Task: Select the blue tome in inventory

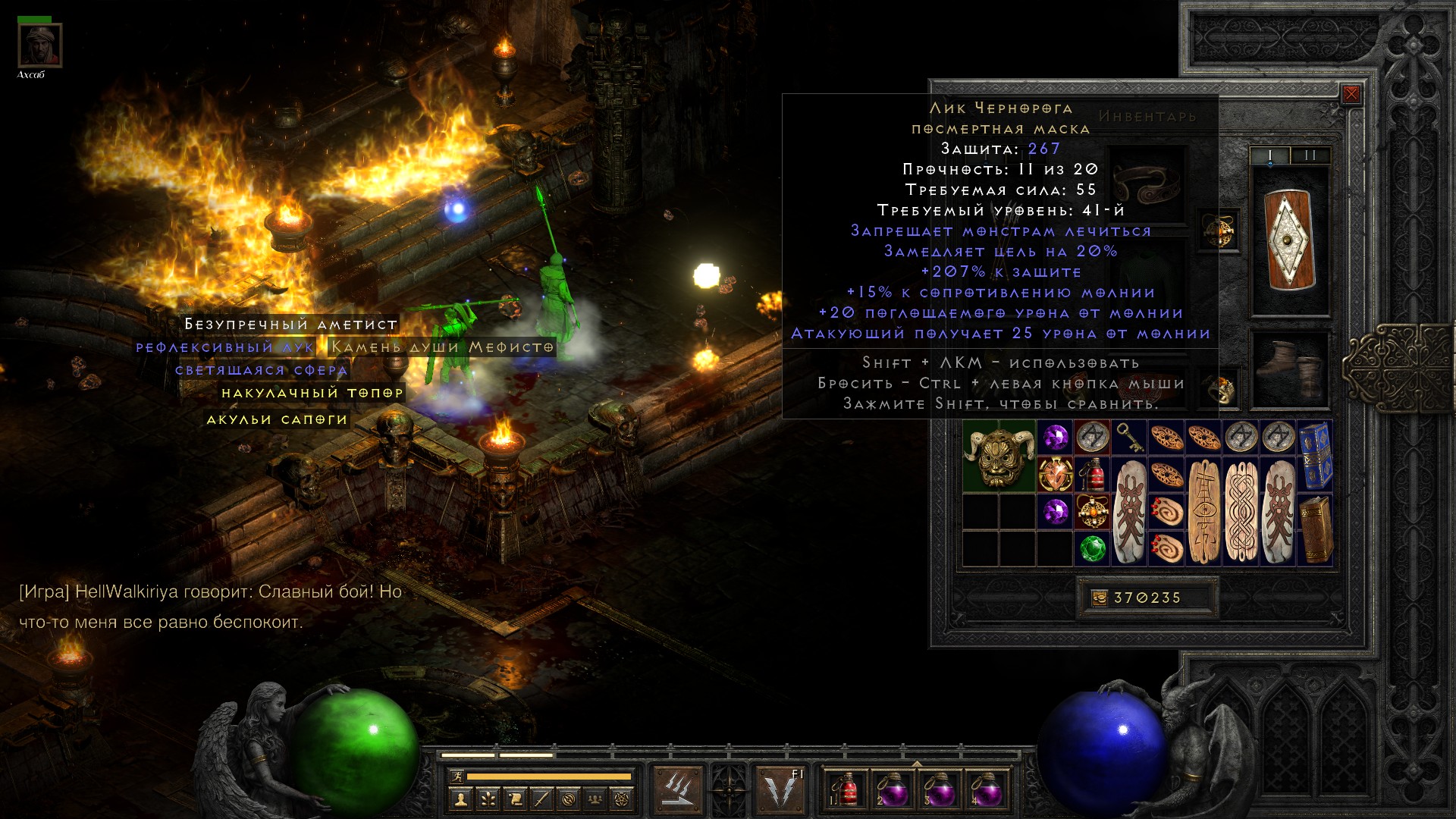Action: pos(1315,455)
